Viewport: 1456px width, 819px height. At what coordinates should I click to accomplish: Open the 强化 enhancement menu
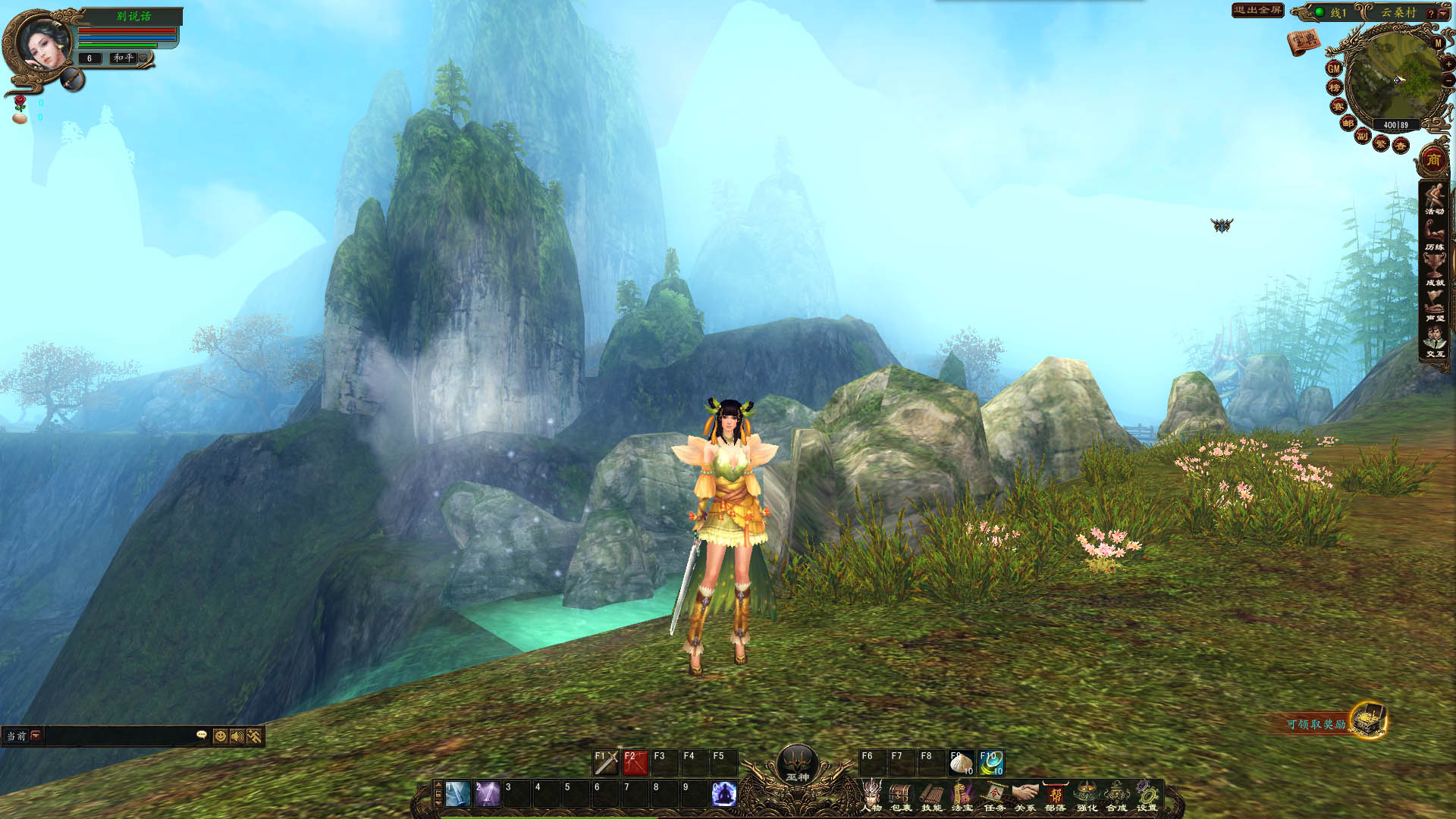click(1087, 796)
